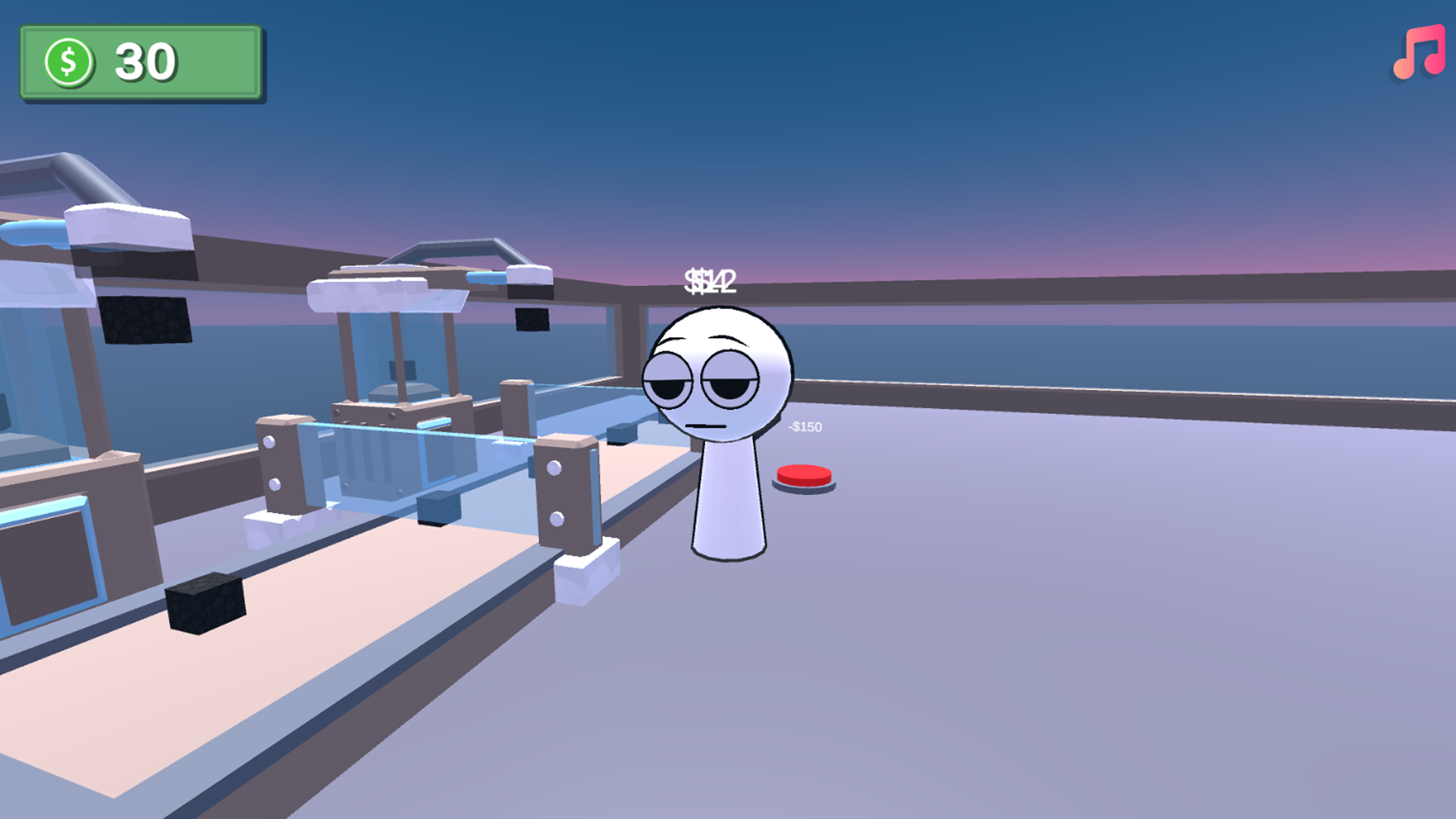Select the green currency panel tab
This screenshot has width=1456, height=819.
[x=143, y=61]
